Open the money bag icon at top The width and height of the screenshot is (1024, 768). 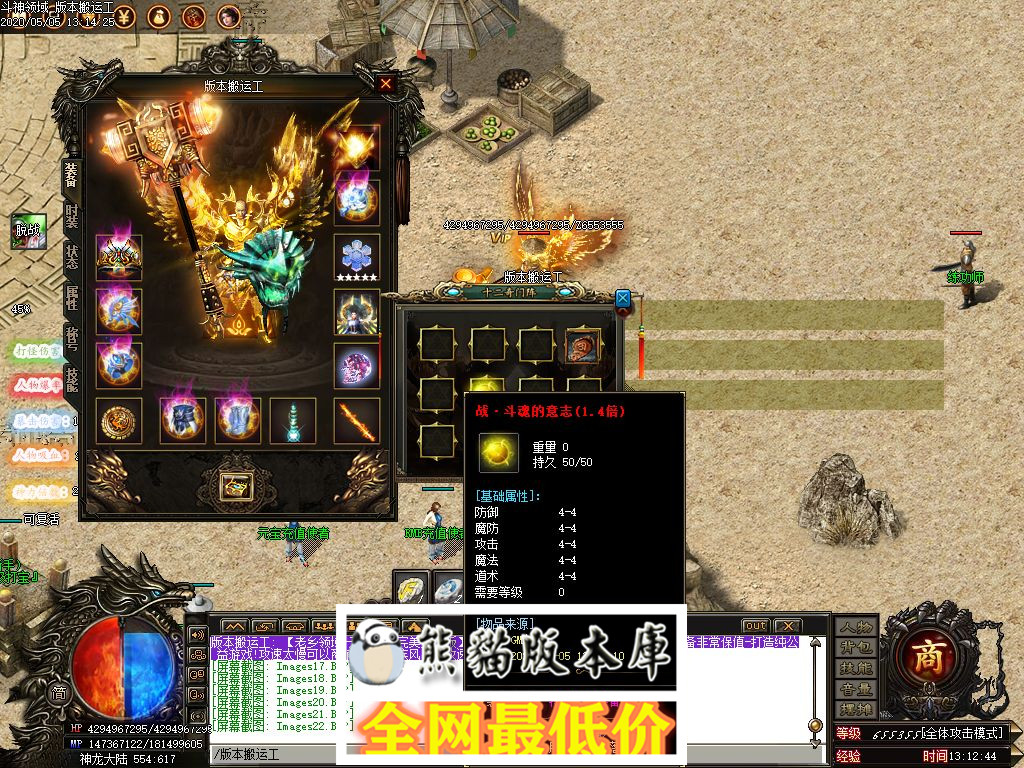click(x=158, y=16)
